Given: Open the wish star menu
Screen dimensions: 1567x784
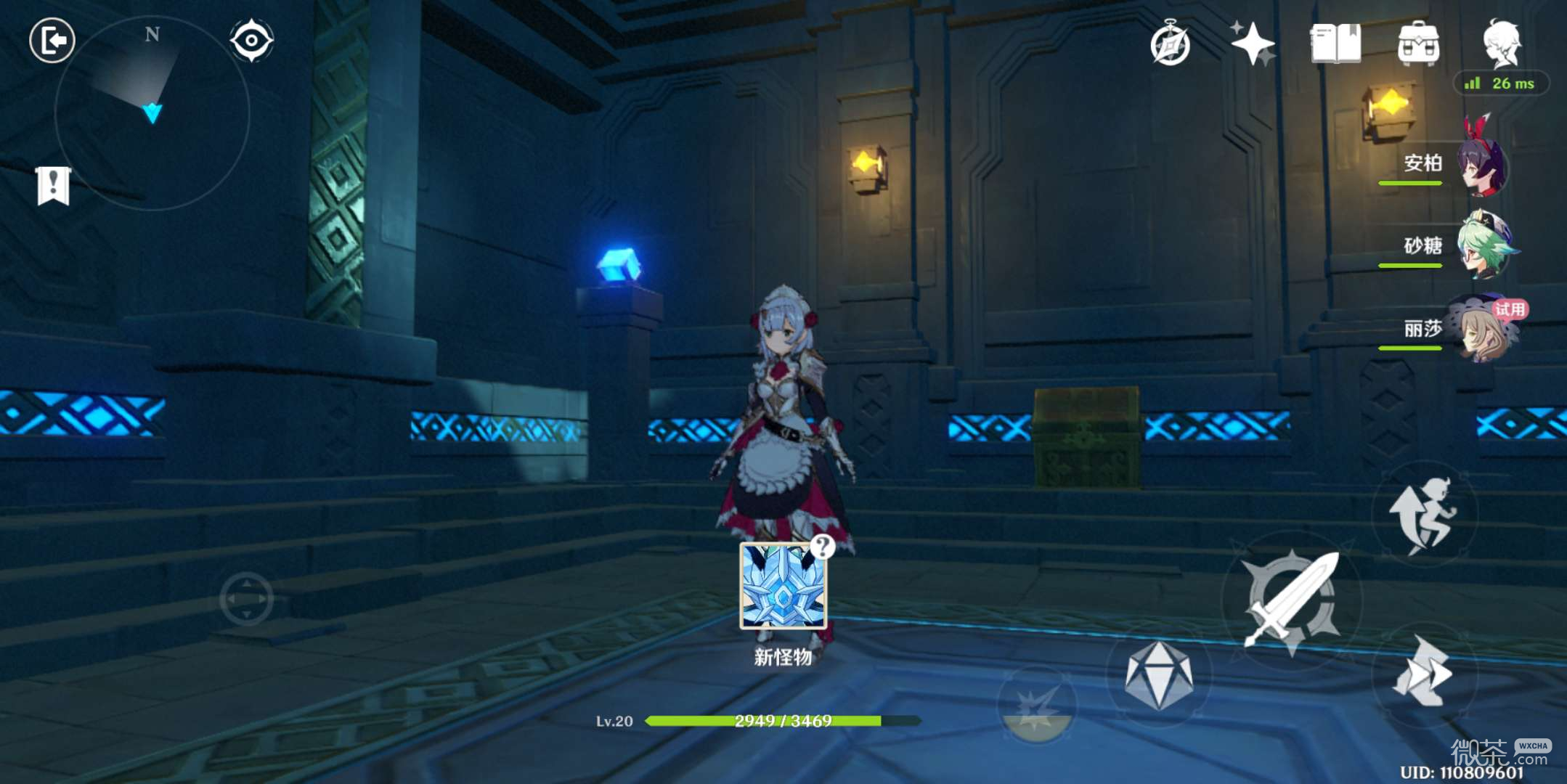Looking at the screenshot, I should 1253,44.
